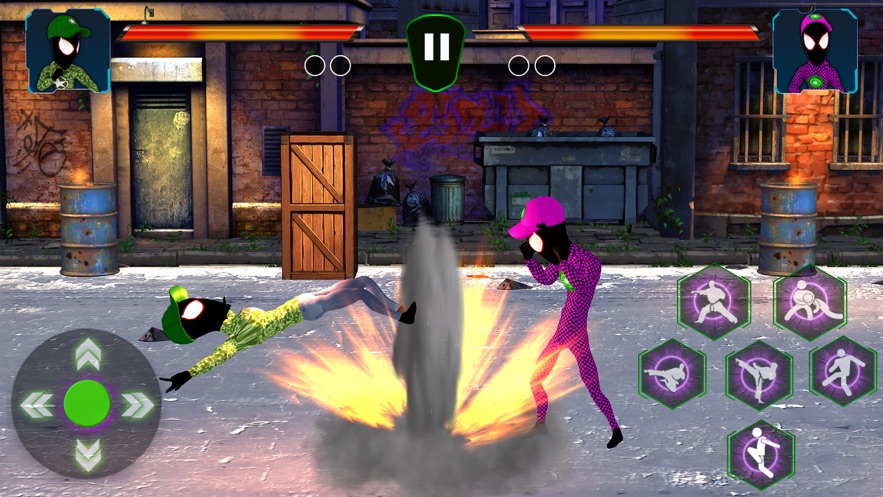
Task: Hit the jump action button
Action: [x=761, y=453]
